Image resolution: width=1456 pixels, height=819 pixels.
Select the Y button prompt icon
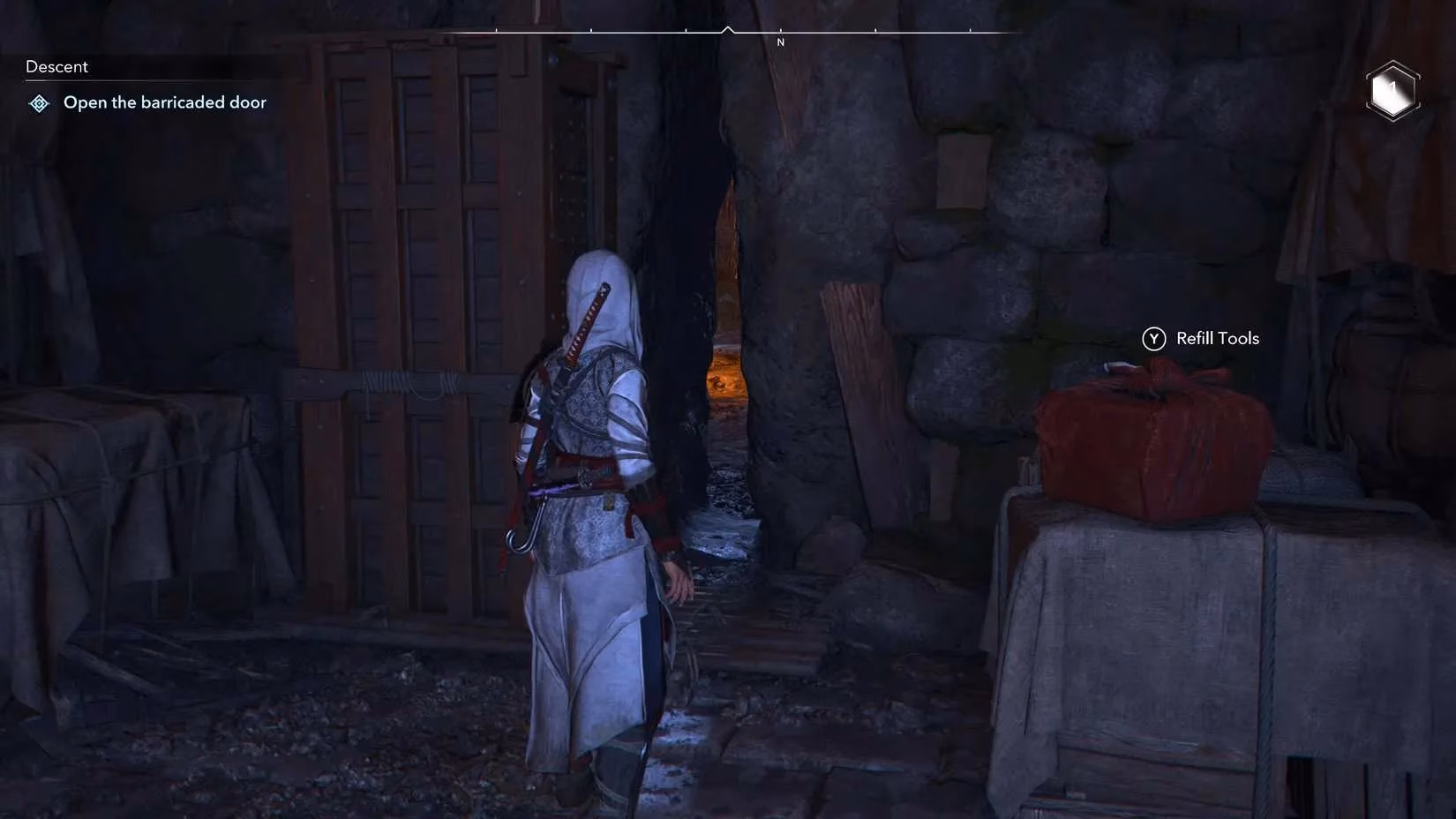tap(1152, 338)
